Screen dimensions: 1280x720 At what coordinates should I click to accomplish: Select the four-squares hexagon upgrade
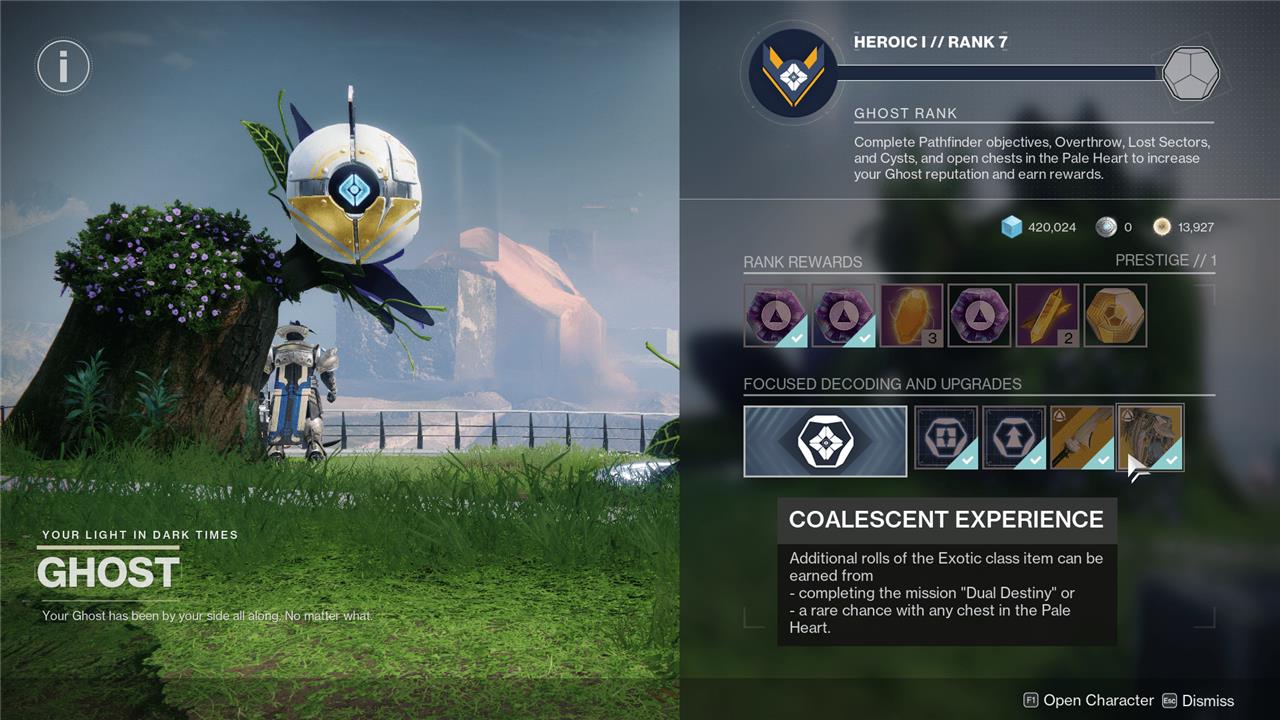pyautogui.click(x=946, y=438)
